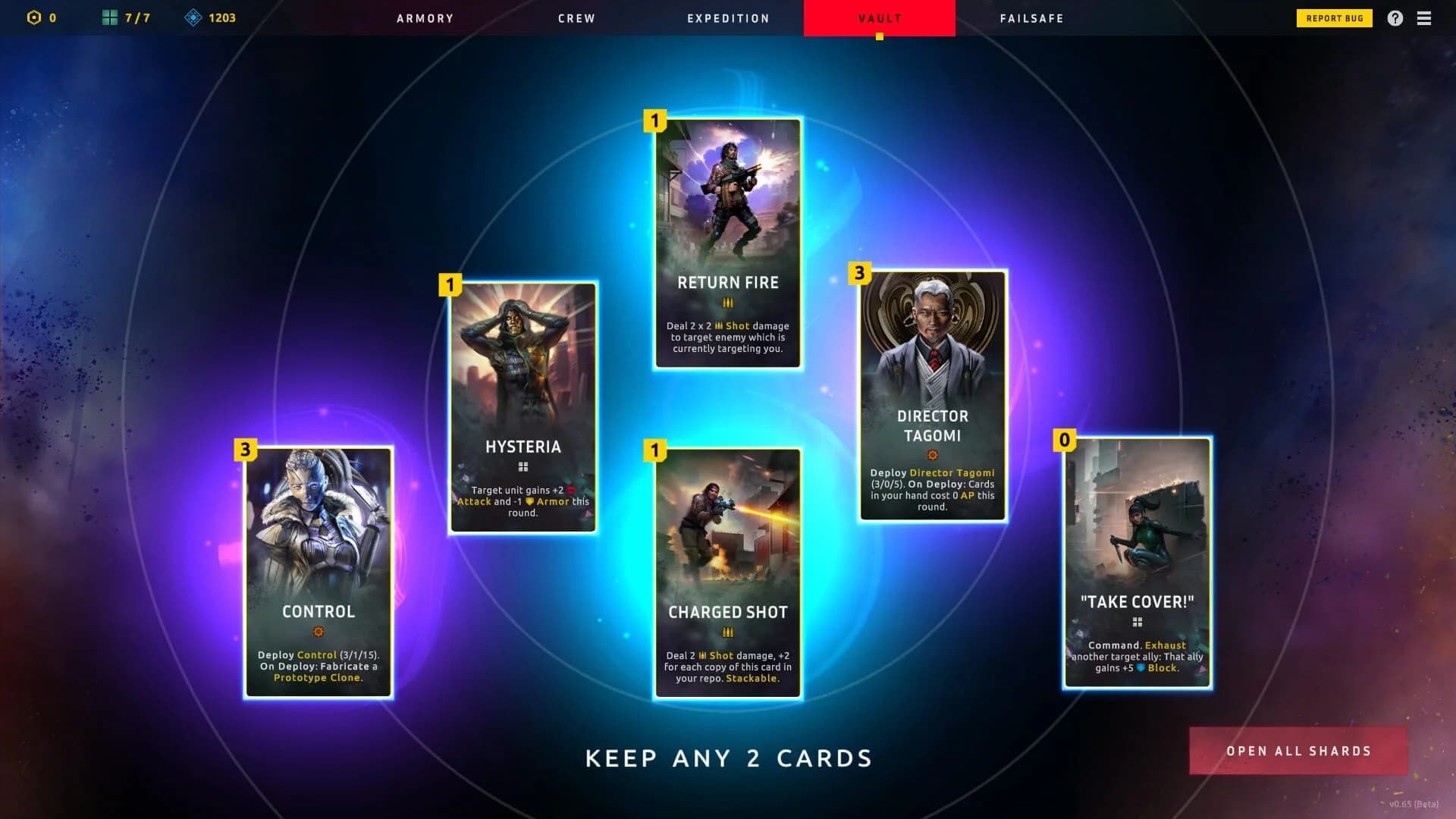Click the gear faction icon on Director Tagomi
Image resolution: width=1456 pixels, height=819 pixels.
pos(931,455)
